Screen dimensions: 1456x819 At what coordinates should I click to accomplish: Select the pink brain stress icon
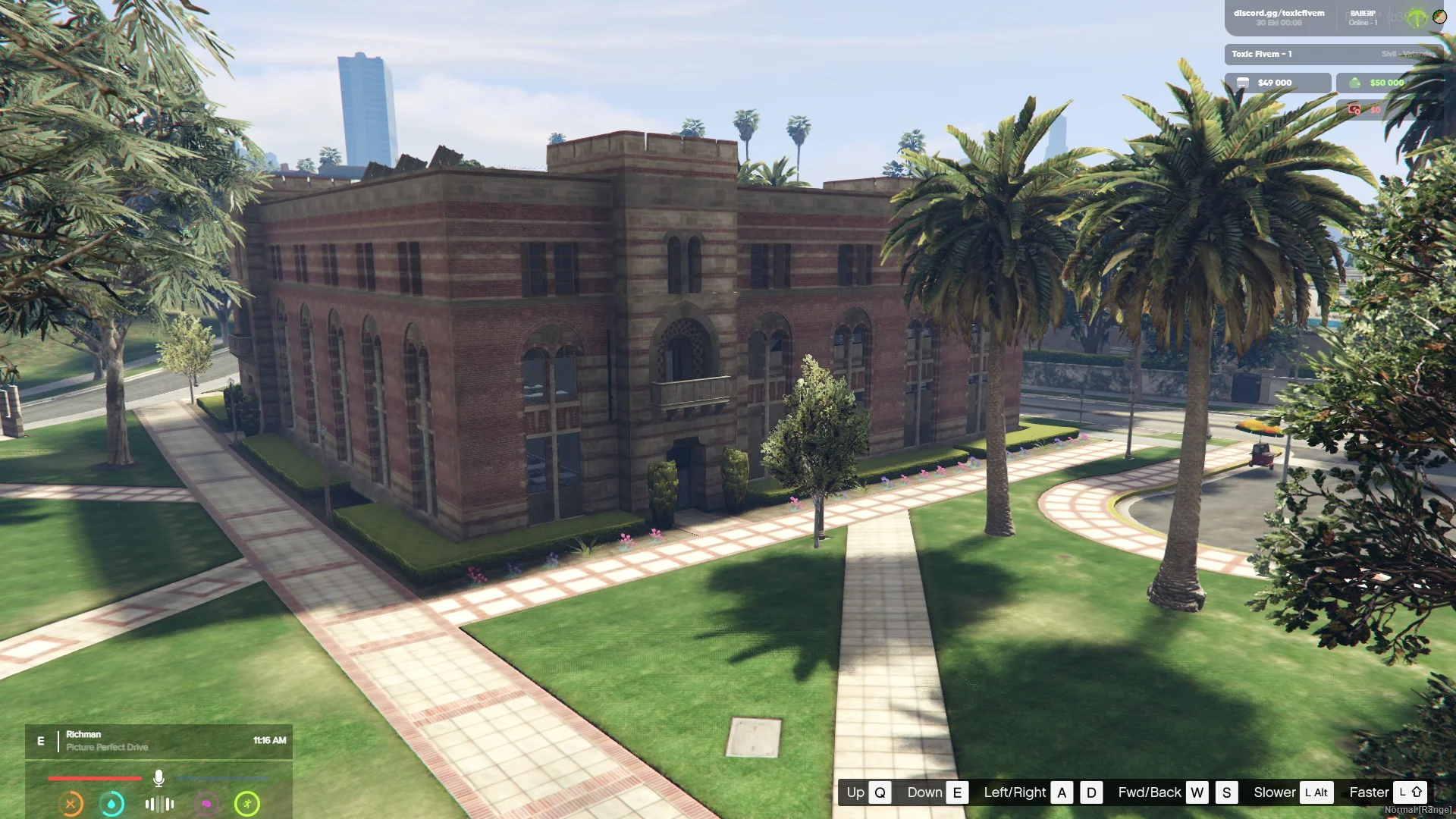(x=206, y=804)
